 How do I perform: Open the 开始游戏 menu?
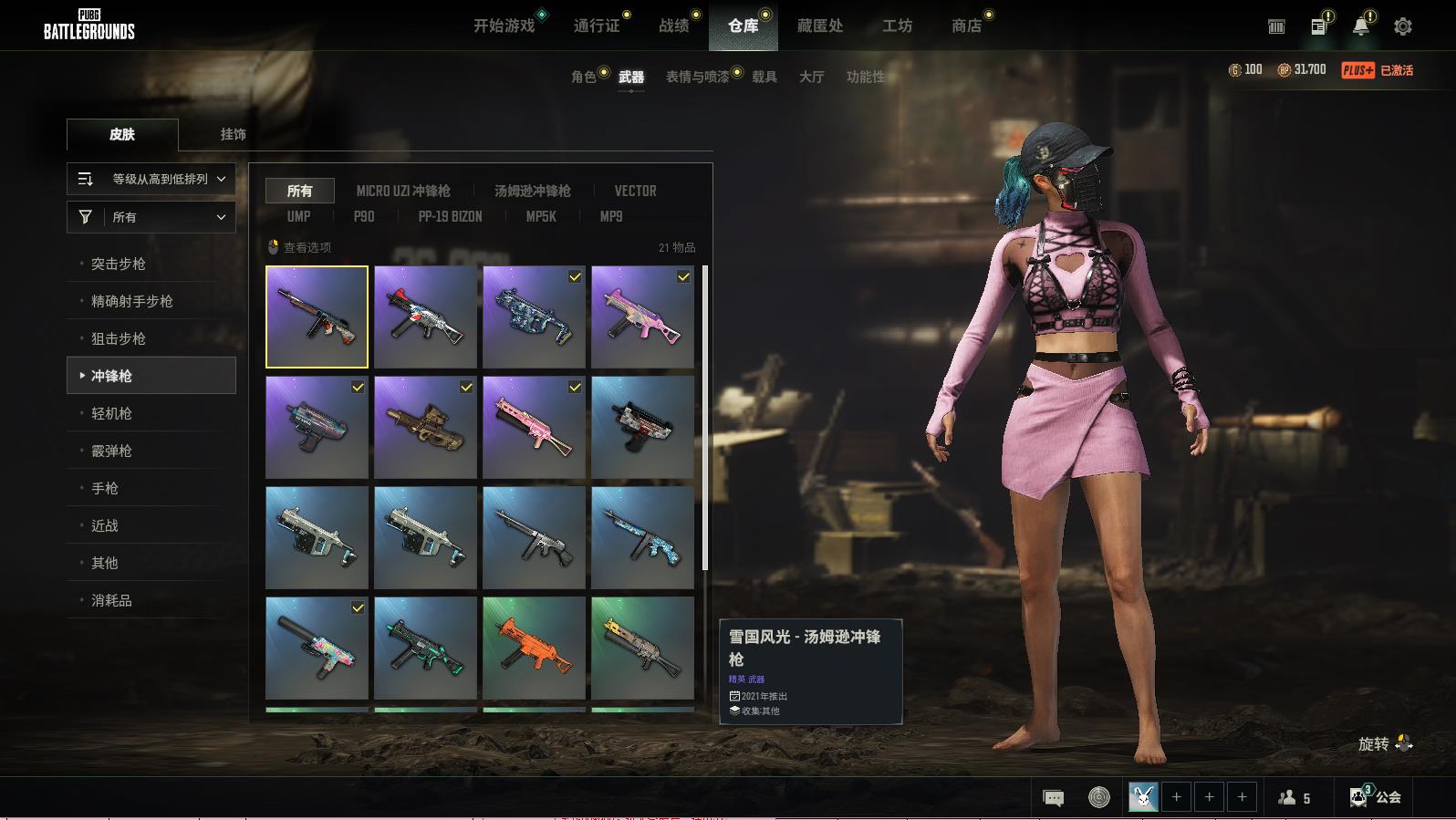pos(504,26)
